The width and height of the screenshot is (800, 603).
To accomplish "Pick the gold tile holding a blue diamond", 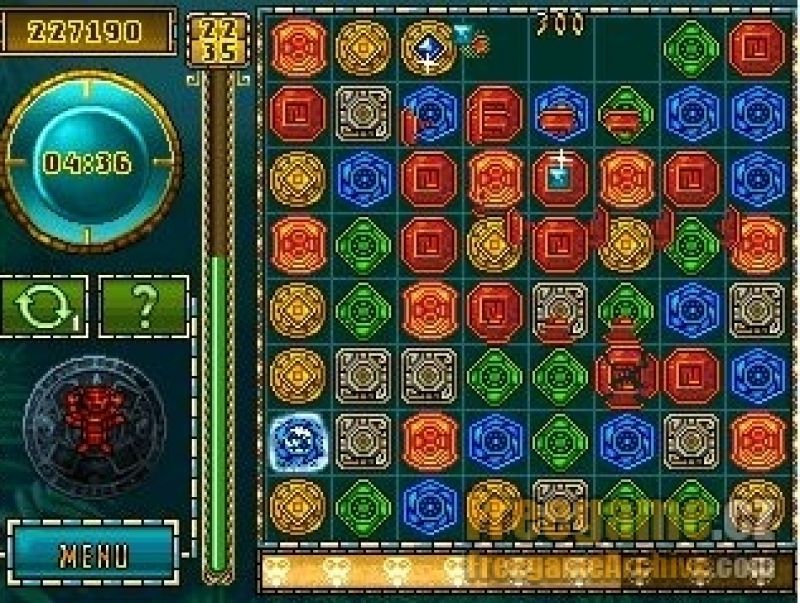I will (428, 48).
